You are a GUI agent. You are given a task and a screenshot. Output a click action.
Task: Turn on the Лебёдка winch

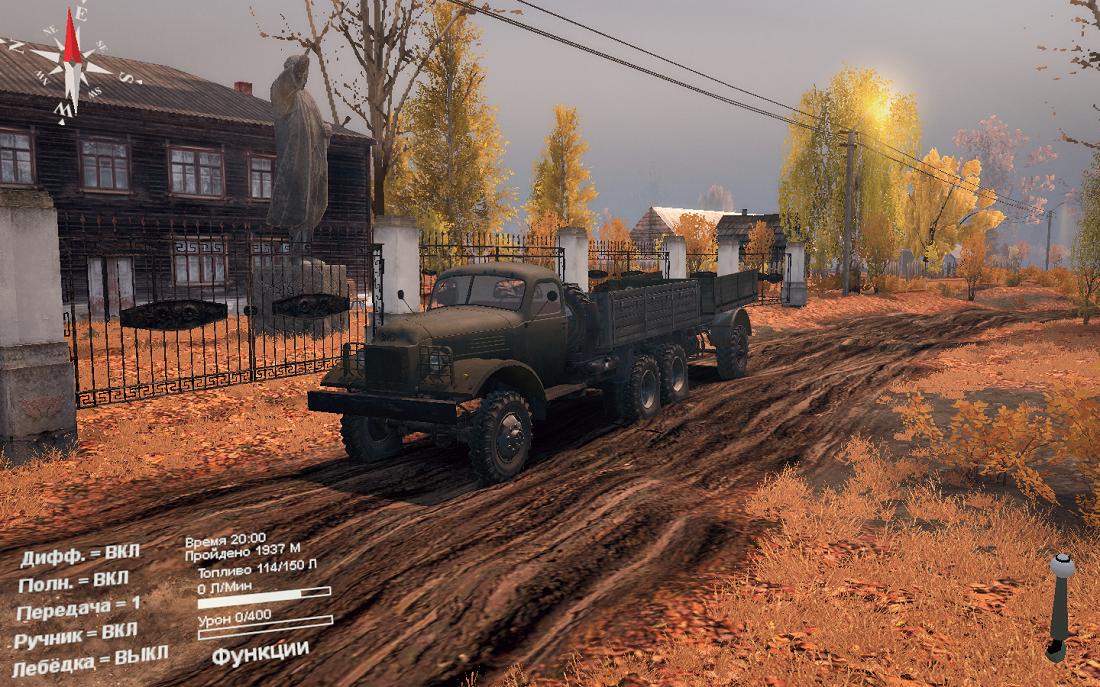coord(88,660)
